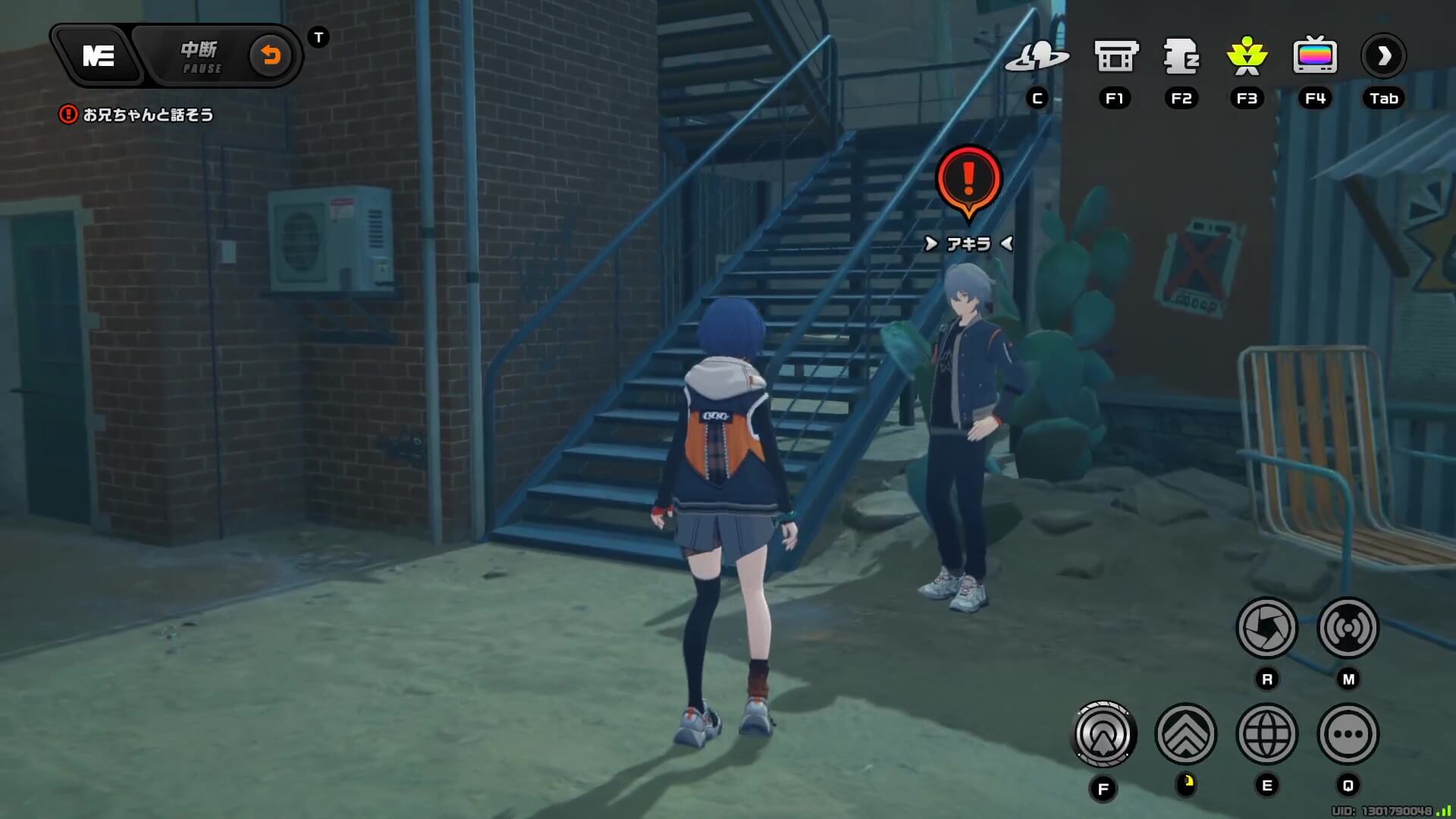Click the ME emblem in the top-left corner
The width and height of the screenshot is (1456, 819).
[99, 56]
